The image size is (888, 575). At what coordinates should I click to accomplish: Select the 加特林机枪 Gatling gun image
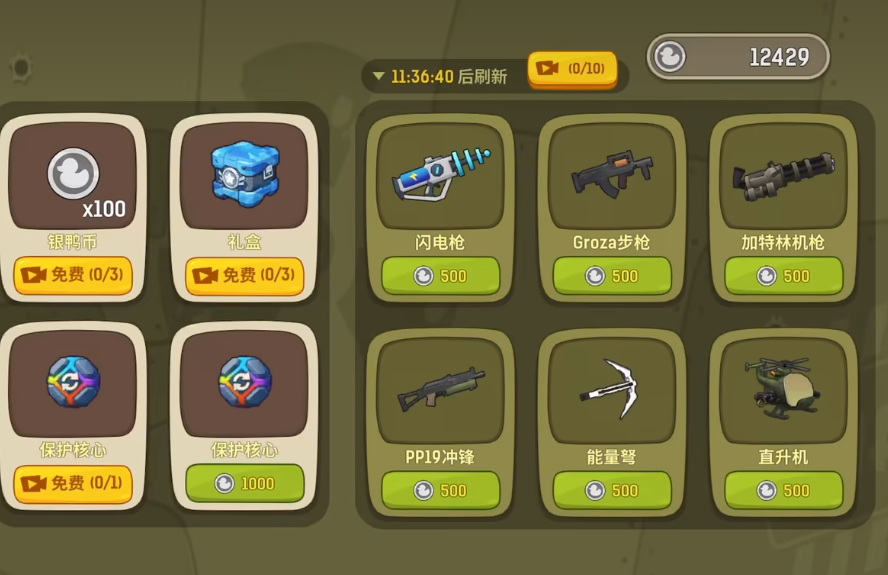(783, 174)
